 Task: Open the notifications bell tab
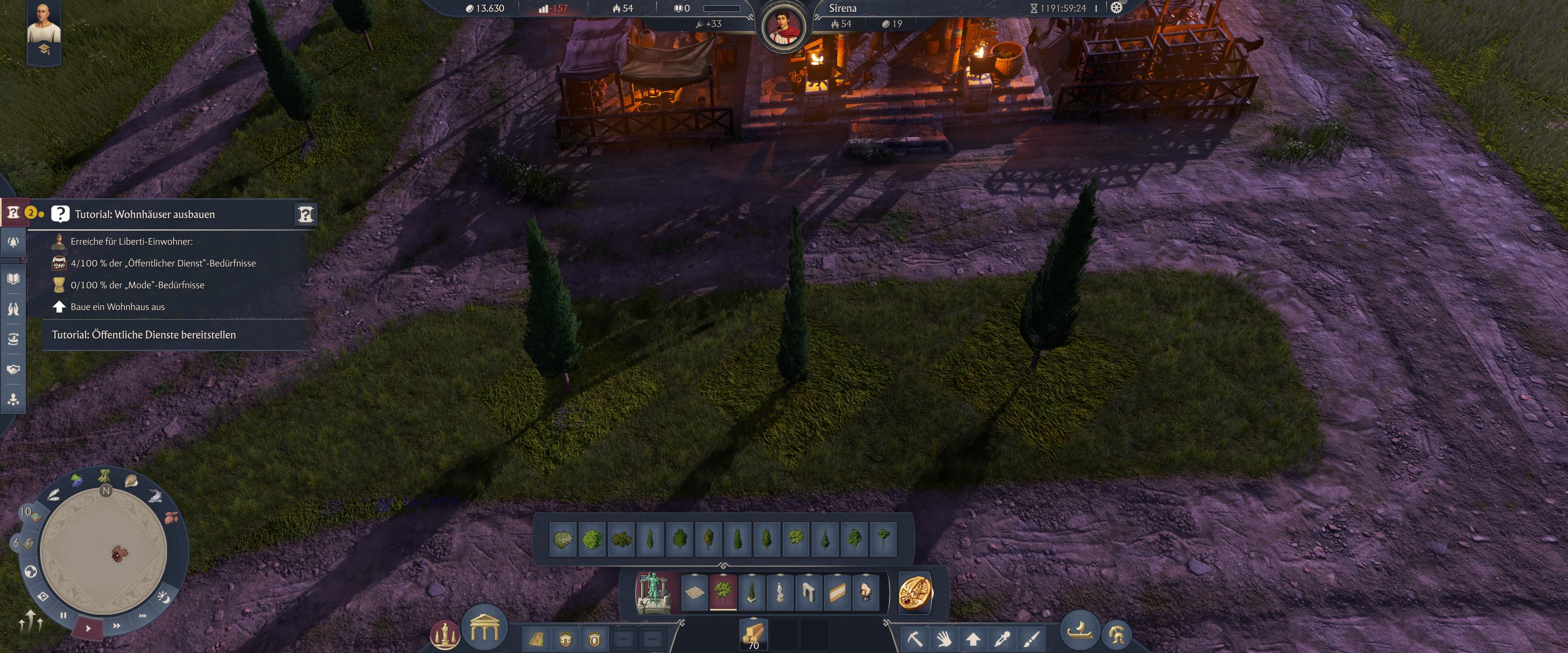(13, 243)
